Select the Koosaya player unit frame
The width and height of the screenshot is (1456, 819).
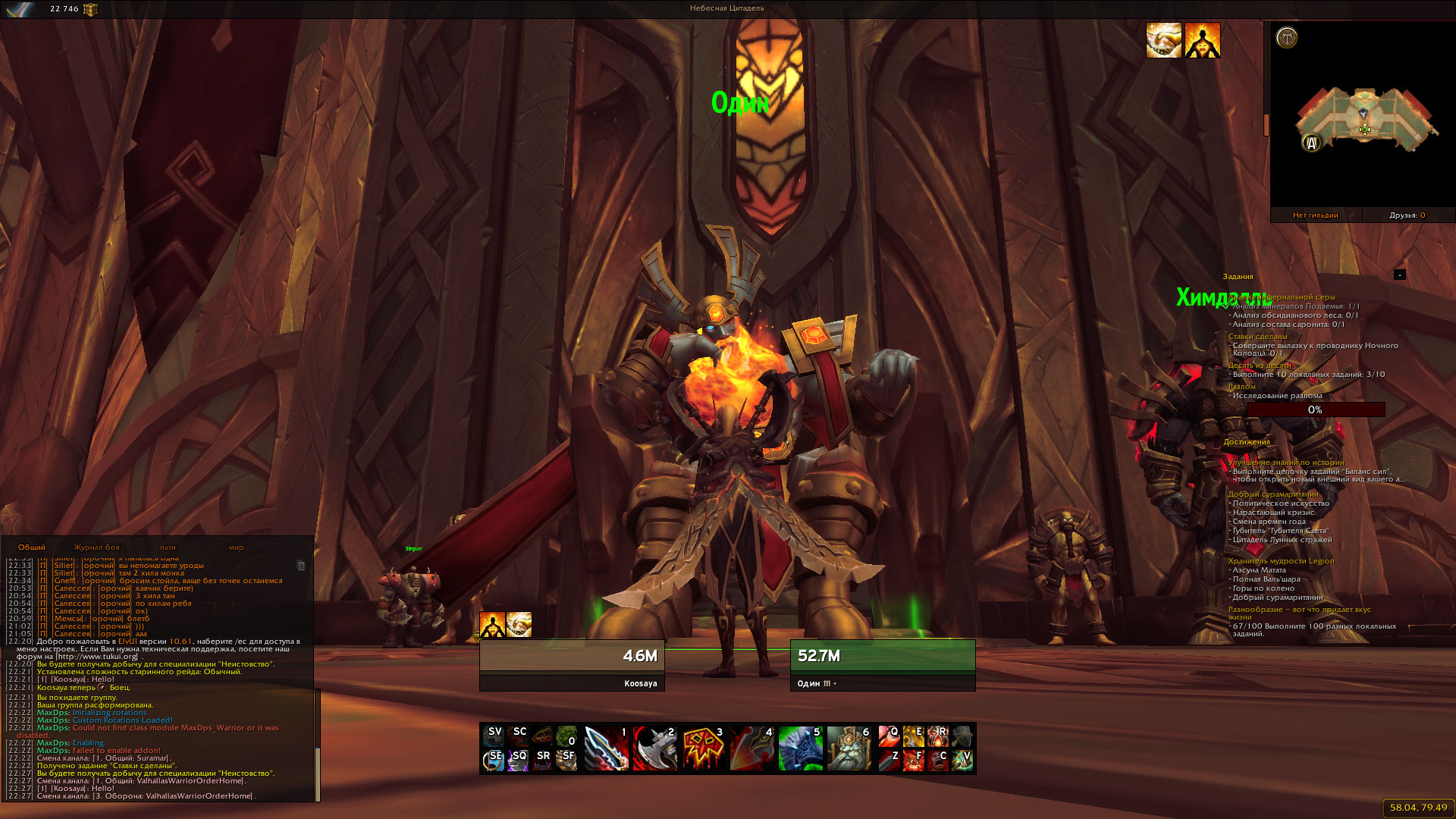point(572,664)
